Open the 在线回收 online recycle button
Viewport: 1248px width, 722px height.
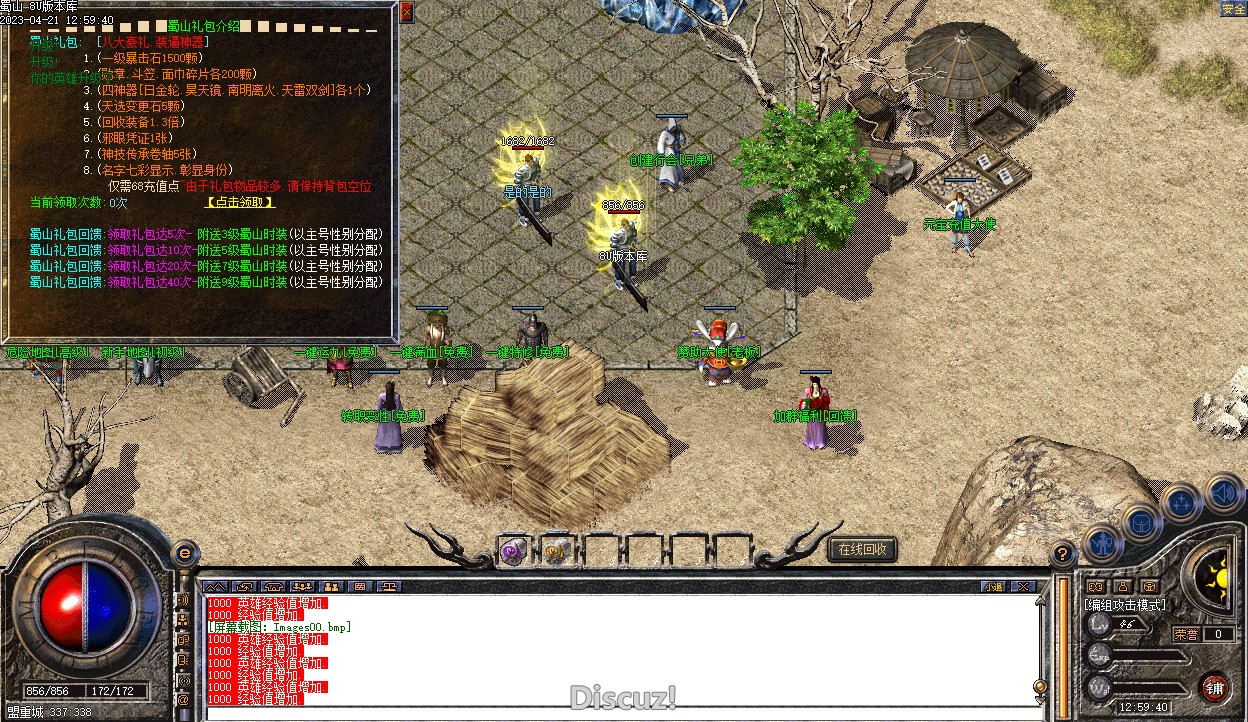[x=862, y=549]
